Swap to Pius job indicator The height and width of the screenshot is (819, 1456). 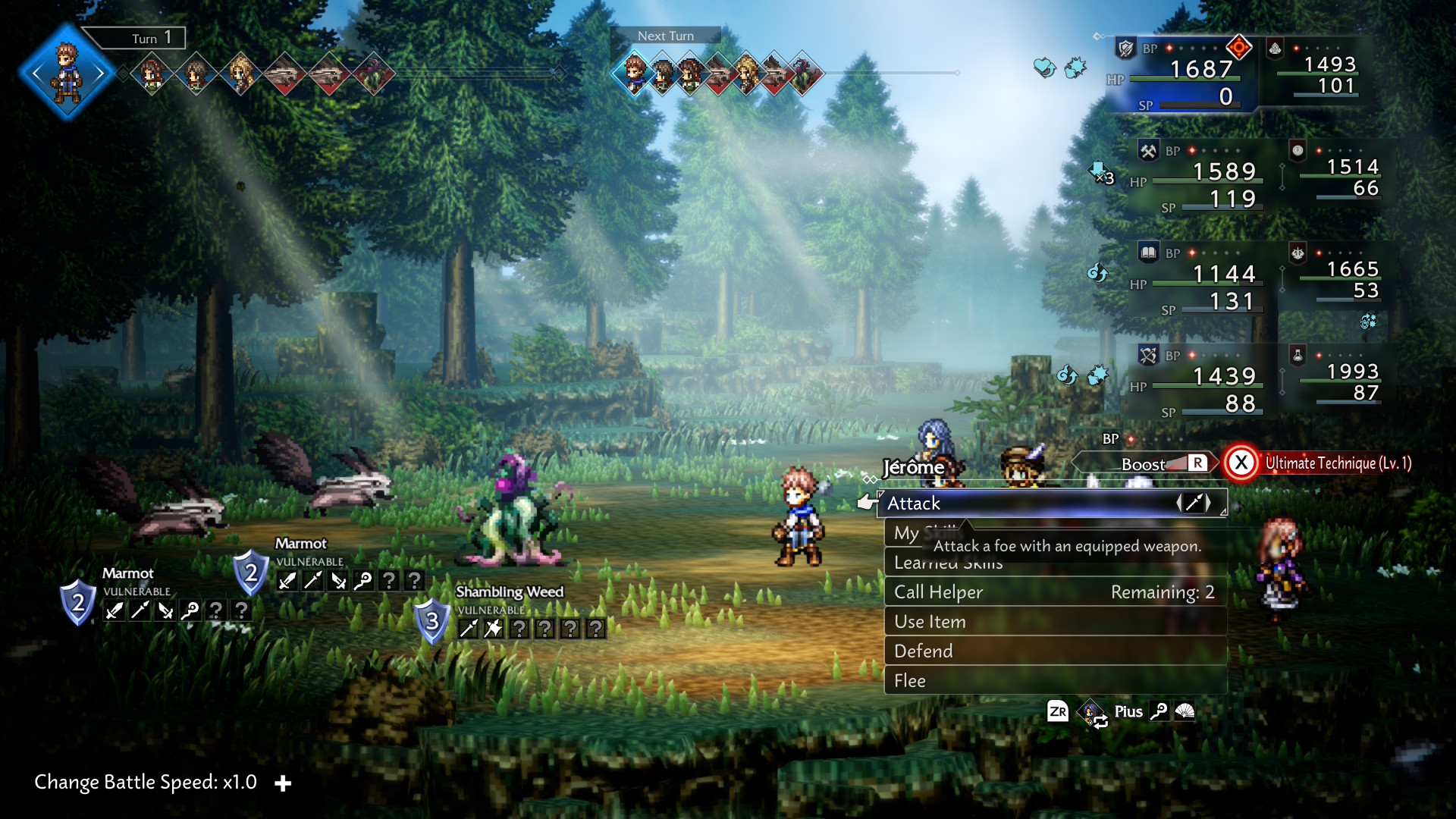click(x=1127, y=711)
